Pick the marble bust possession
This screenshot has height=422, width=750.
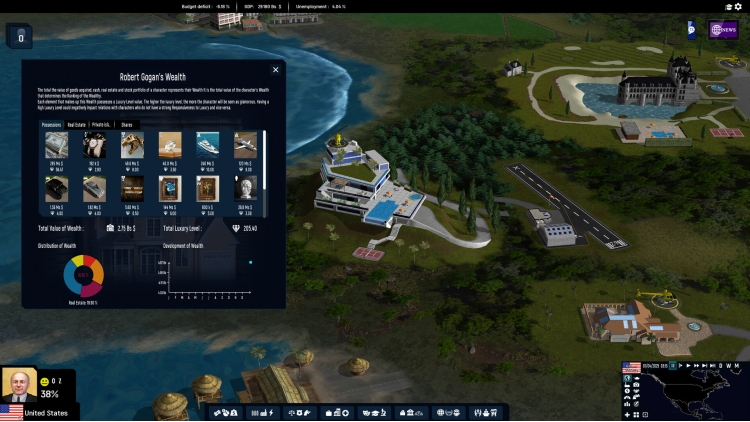[246, 188]
